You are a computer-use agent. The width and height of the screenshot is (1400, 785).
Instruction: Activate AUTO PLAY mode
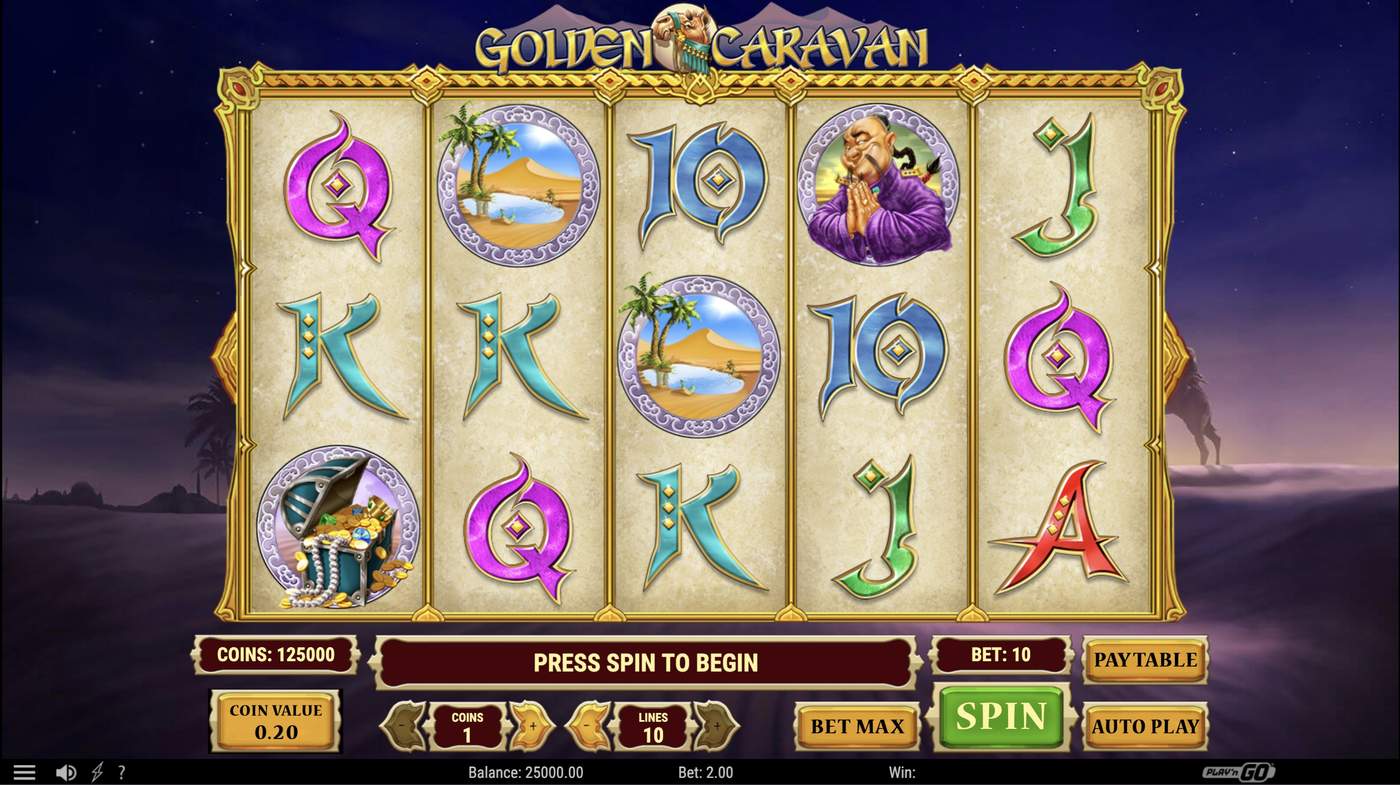point(1144,726)
